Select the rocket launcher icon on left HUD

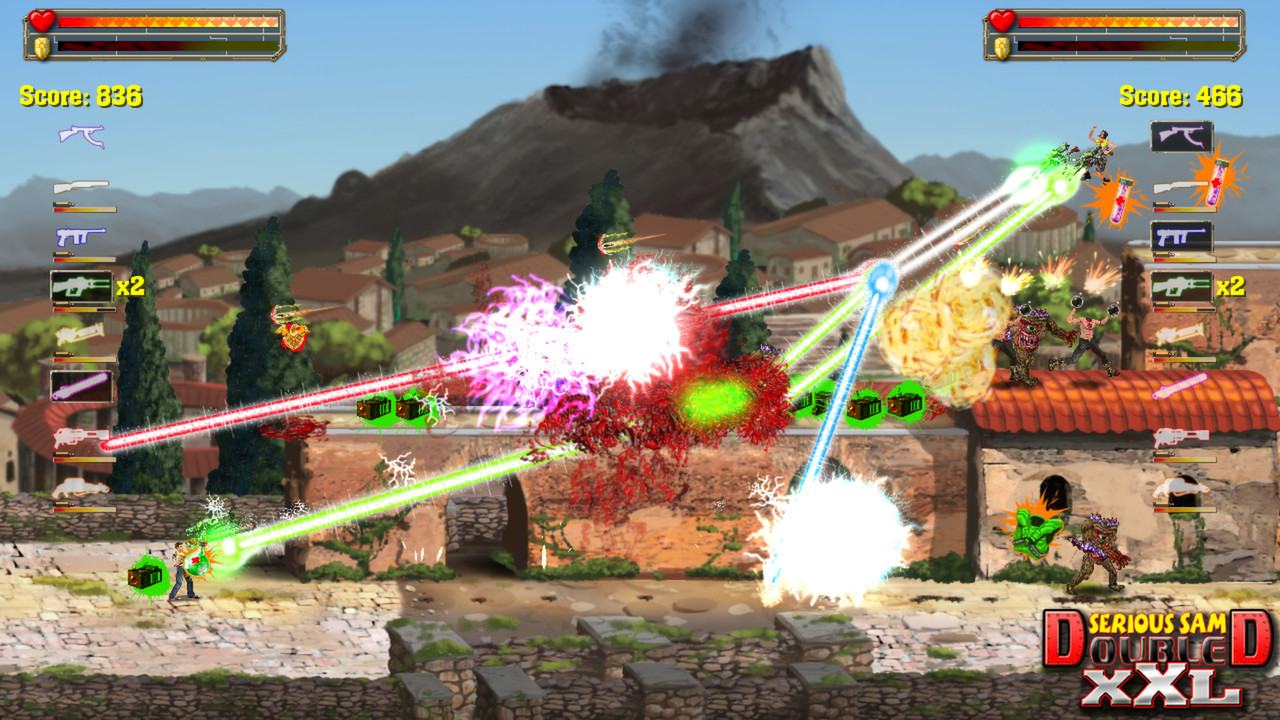click(x=80, y=436)
